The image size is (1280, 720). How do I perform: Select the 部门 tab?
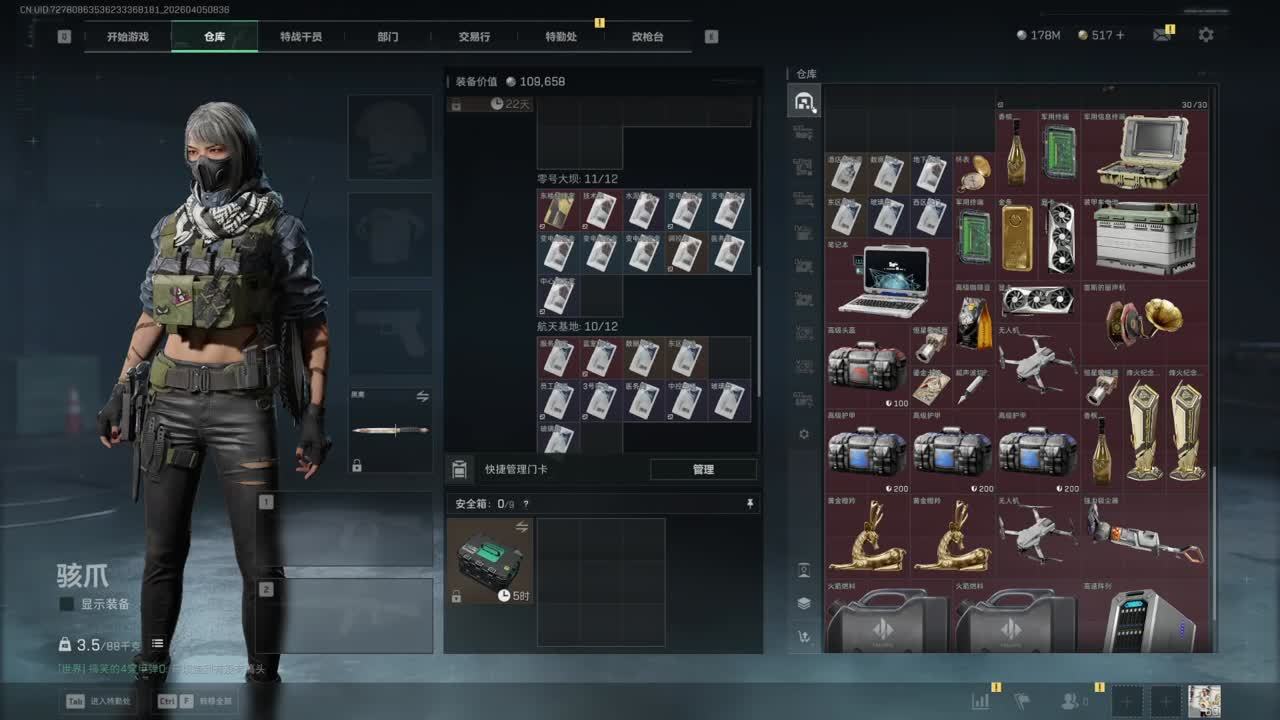coord(388,37)
